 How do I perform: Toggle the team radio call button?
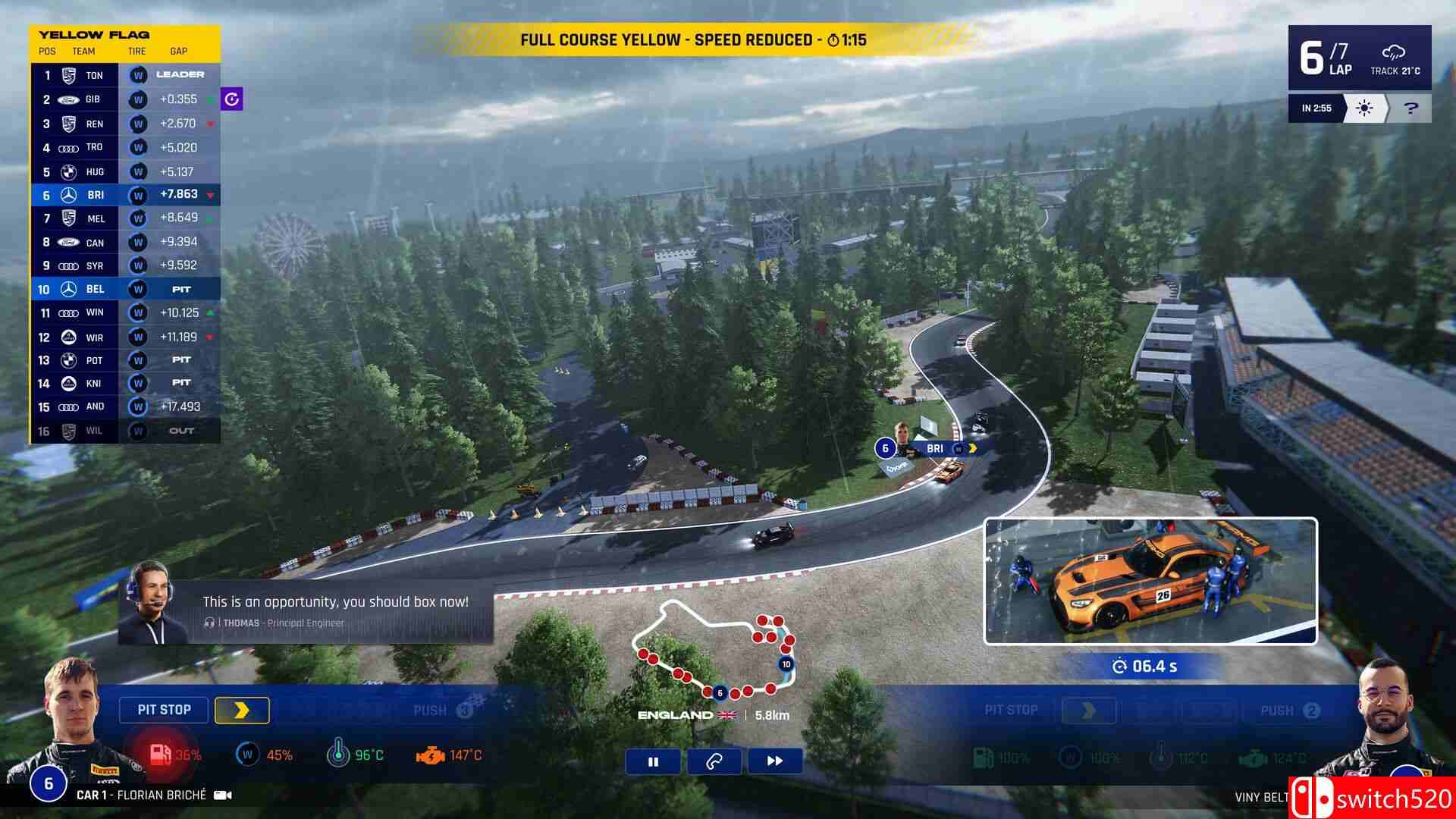tap(714, 761)
